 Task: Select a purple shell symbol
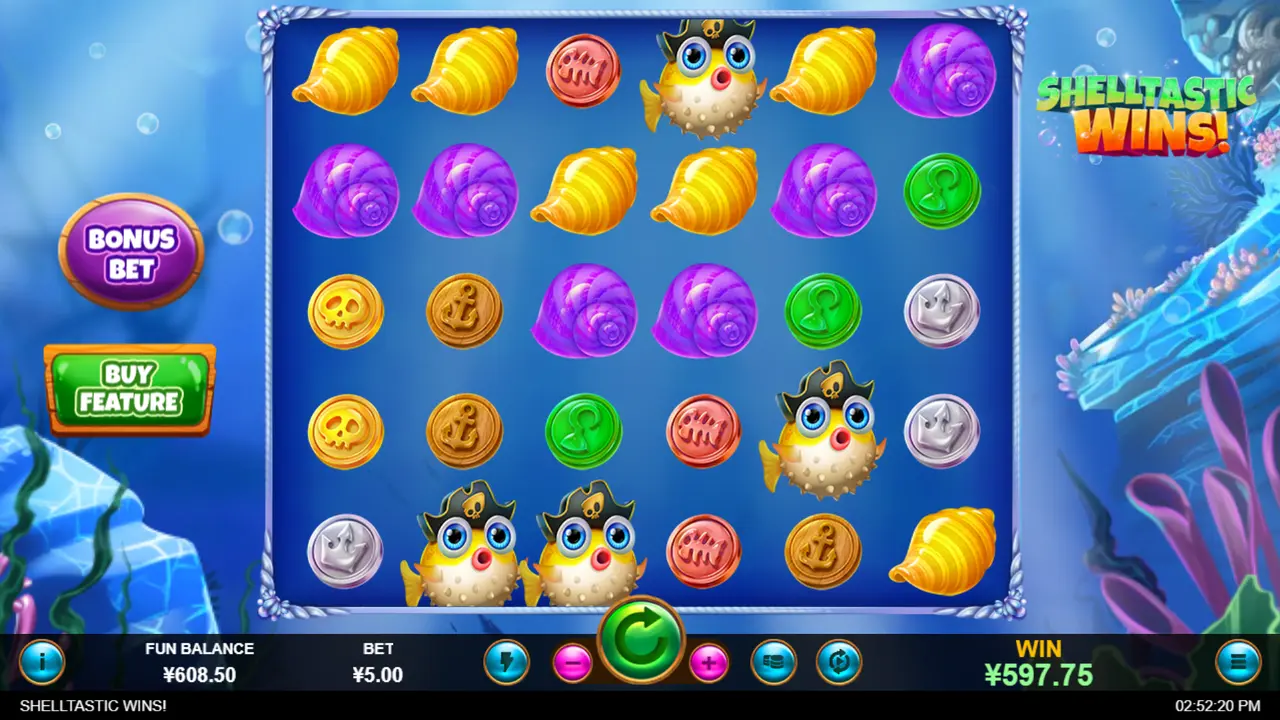coord(583,311)
